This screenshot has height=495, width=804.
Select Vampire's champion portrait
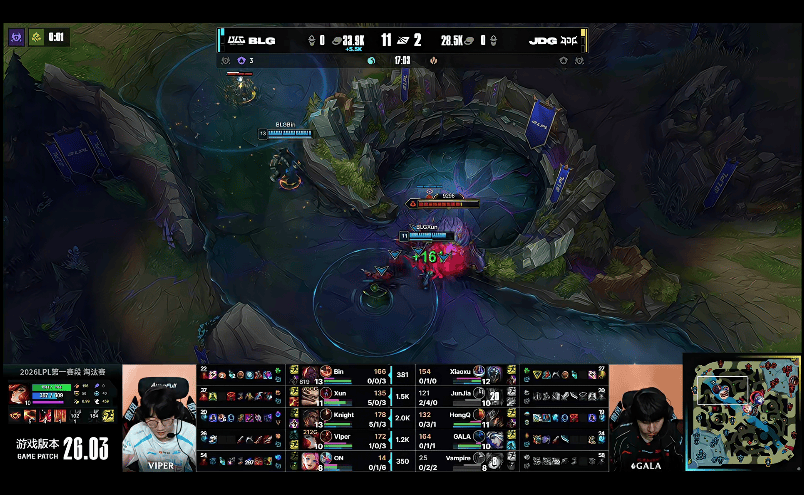pos(493,460)
